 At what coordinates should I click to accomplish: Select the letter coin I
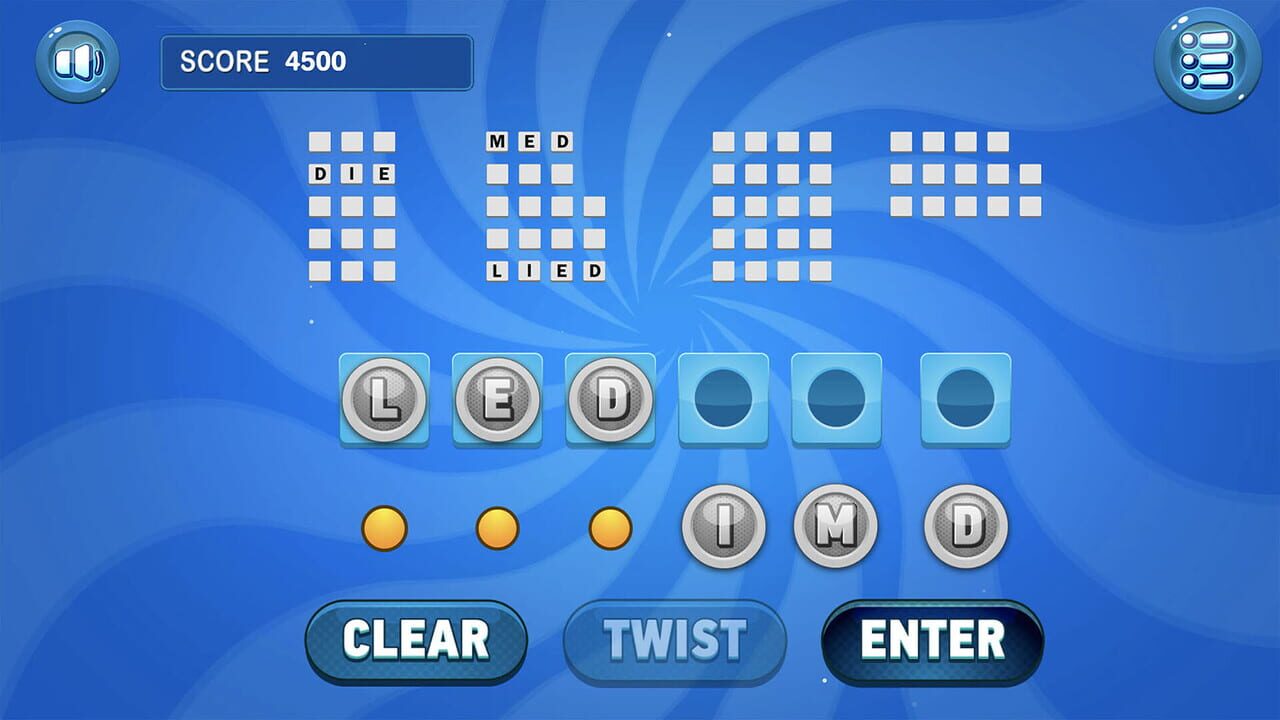(723, 527)
